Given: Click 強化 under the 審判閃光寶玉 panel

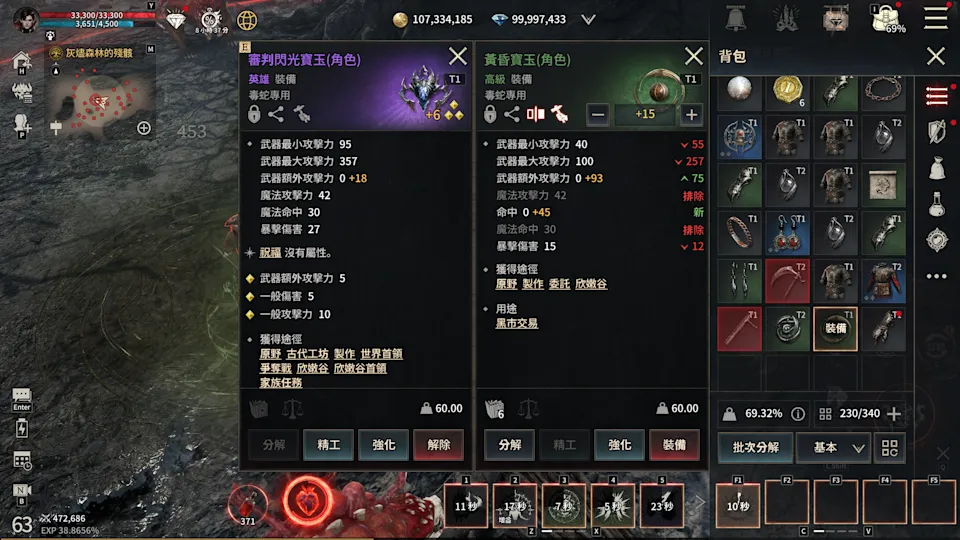Looking at the screenshot, I should (384, 445).
